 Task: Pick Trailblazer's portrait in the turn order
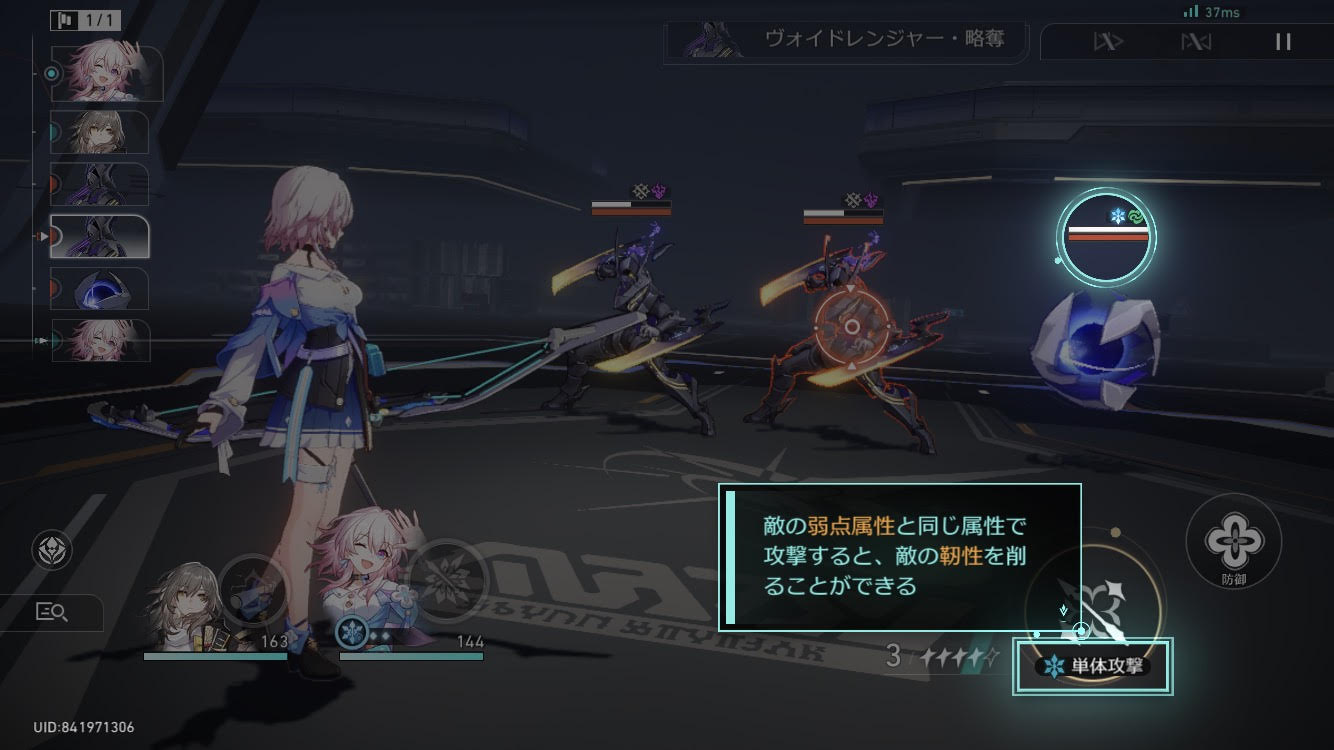pyautogui.click(x=100, y=132)
